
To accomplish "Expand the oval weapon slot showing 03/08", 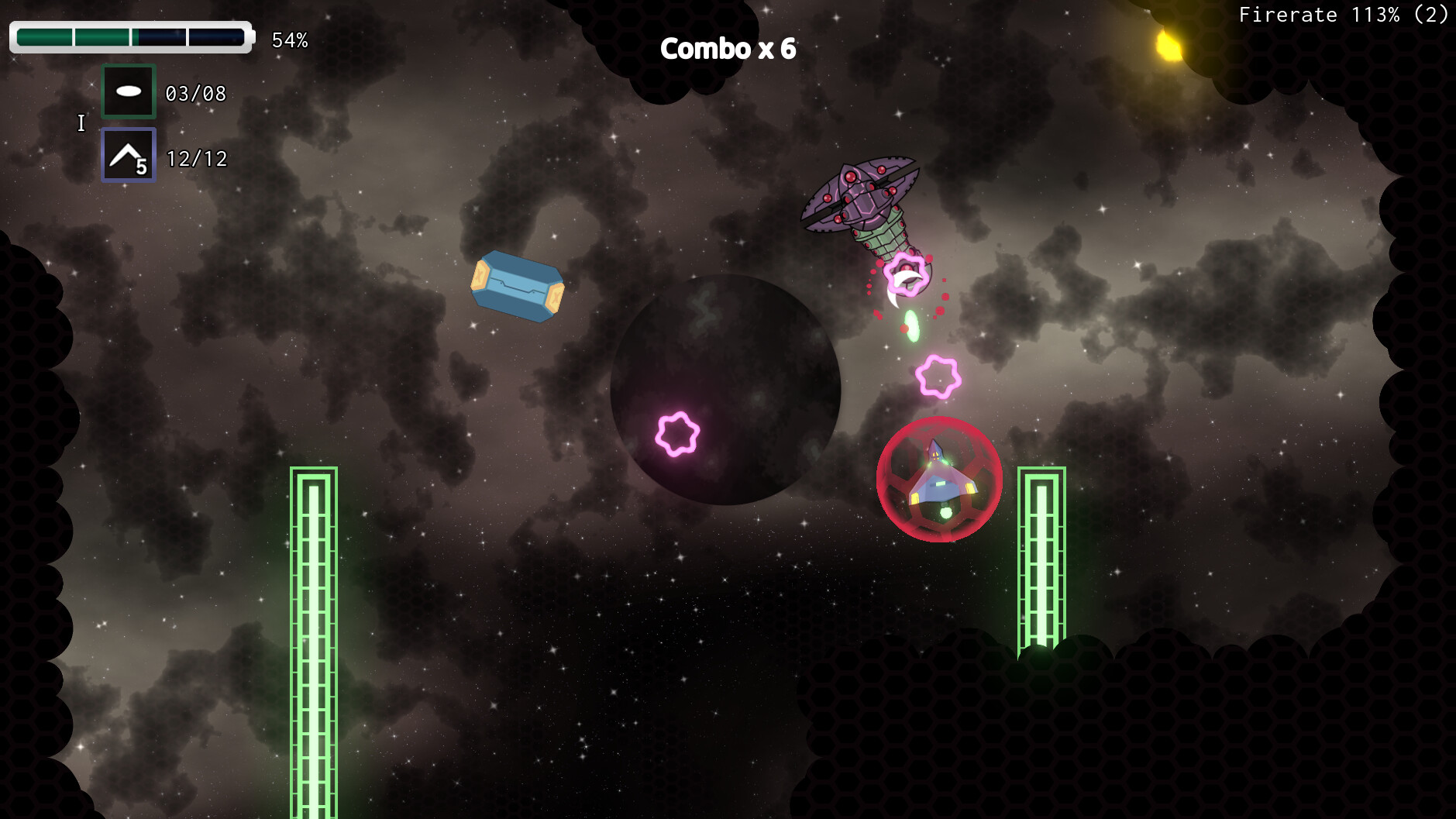I will pos(194,93).
